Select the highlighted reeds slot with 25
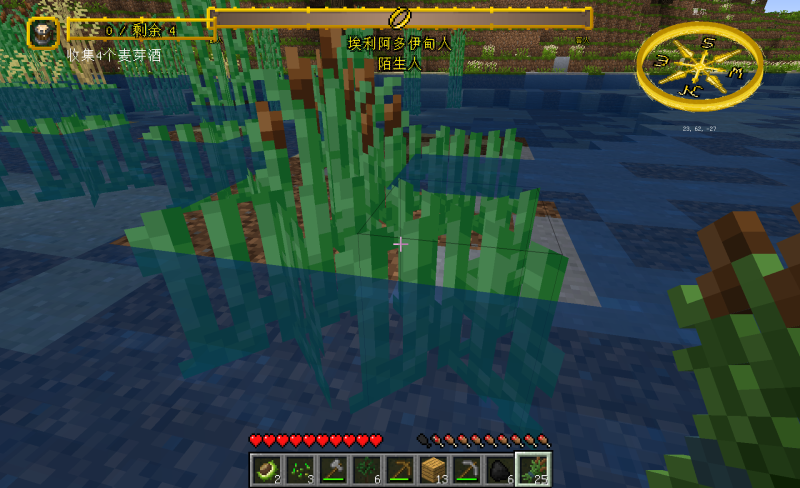This screenshot has width=800, height=488. point(531,470)
